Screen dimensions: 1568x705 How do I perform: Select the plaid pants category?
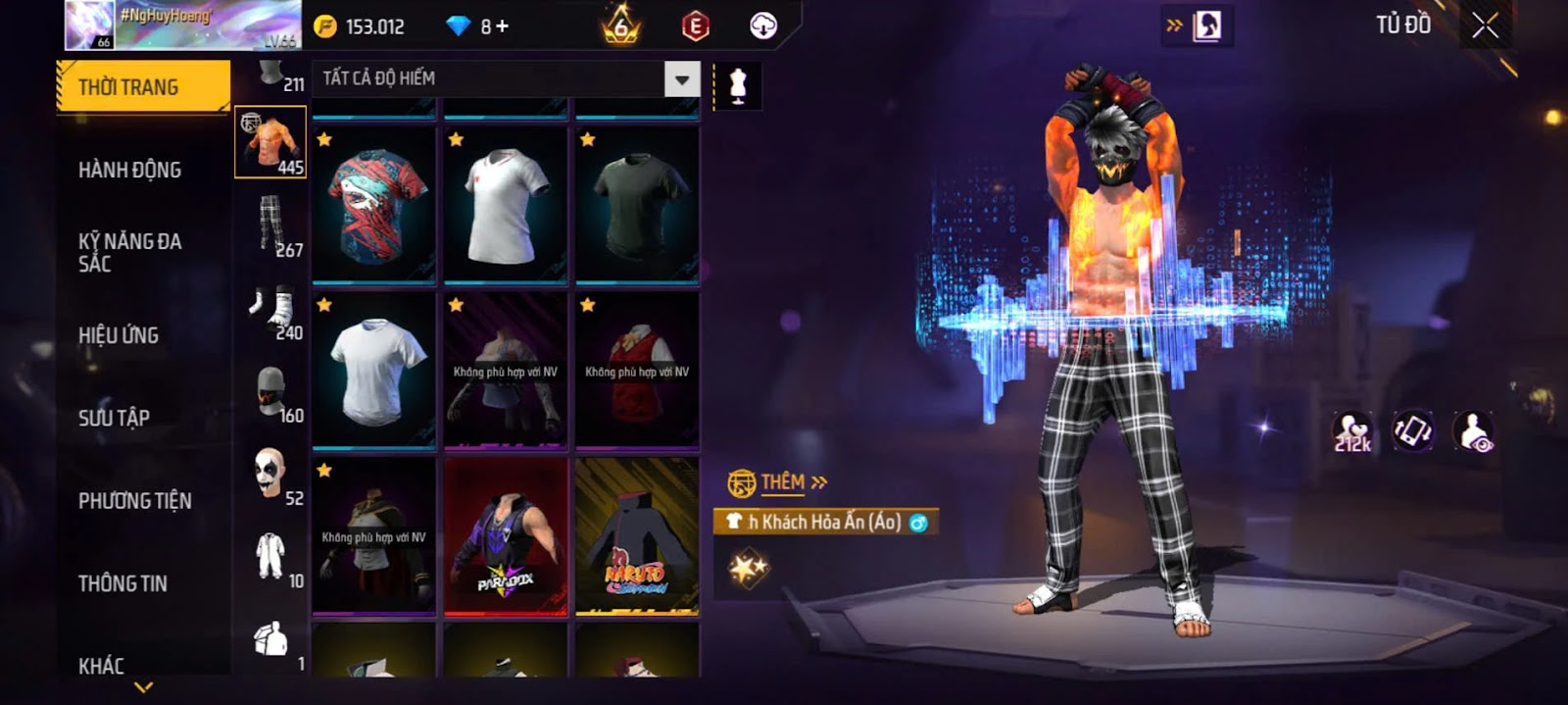271,225
